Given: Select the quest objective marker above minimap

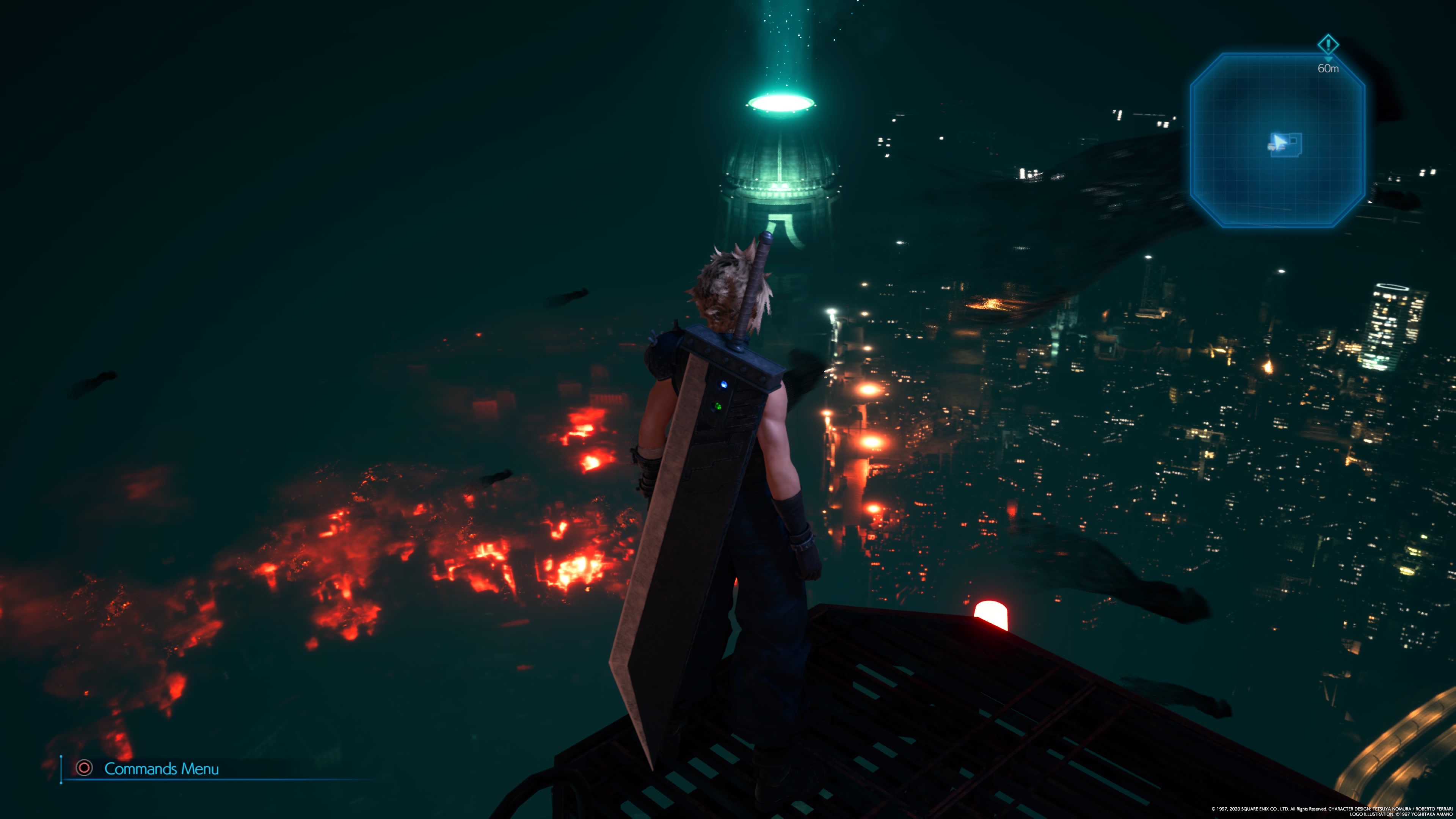Looking at the screenshot, I should pos(1328,44).
